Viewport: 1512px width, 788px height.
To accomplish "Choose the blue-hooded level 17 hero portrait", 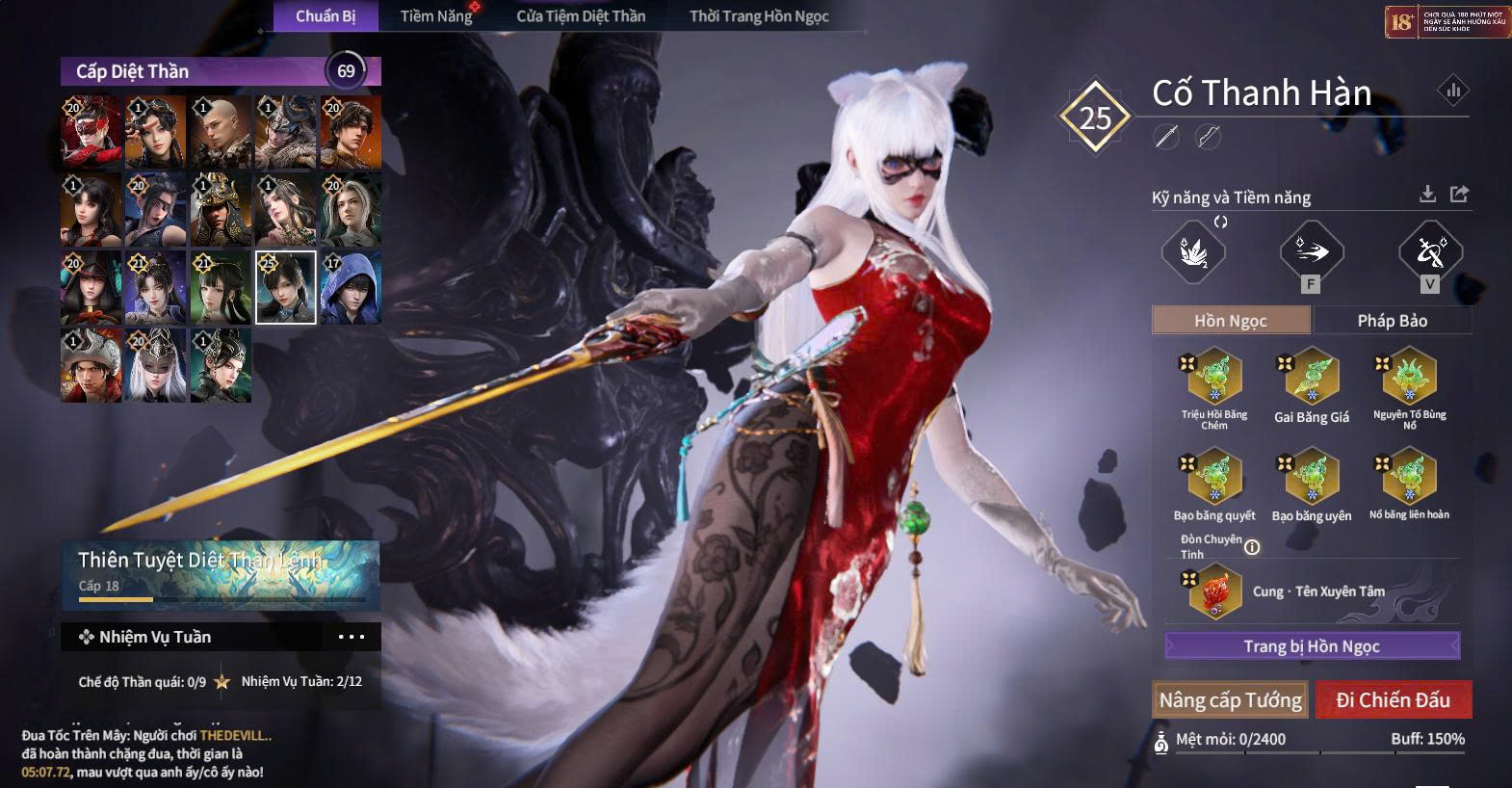I will click(351, 287).
